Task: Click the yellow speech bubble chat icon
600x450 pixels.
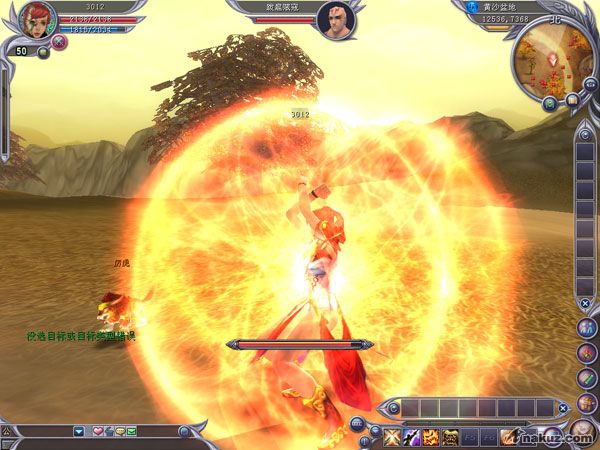Action: [x=120, y=431]
